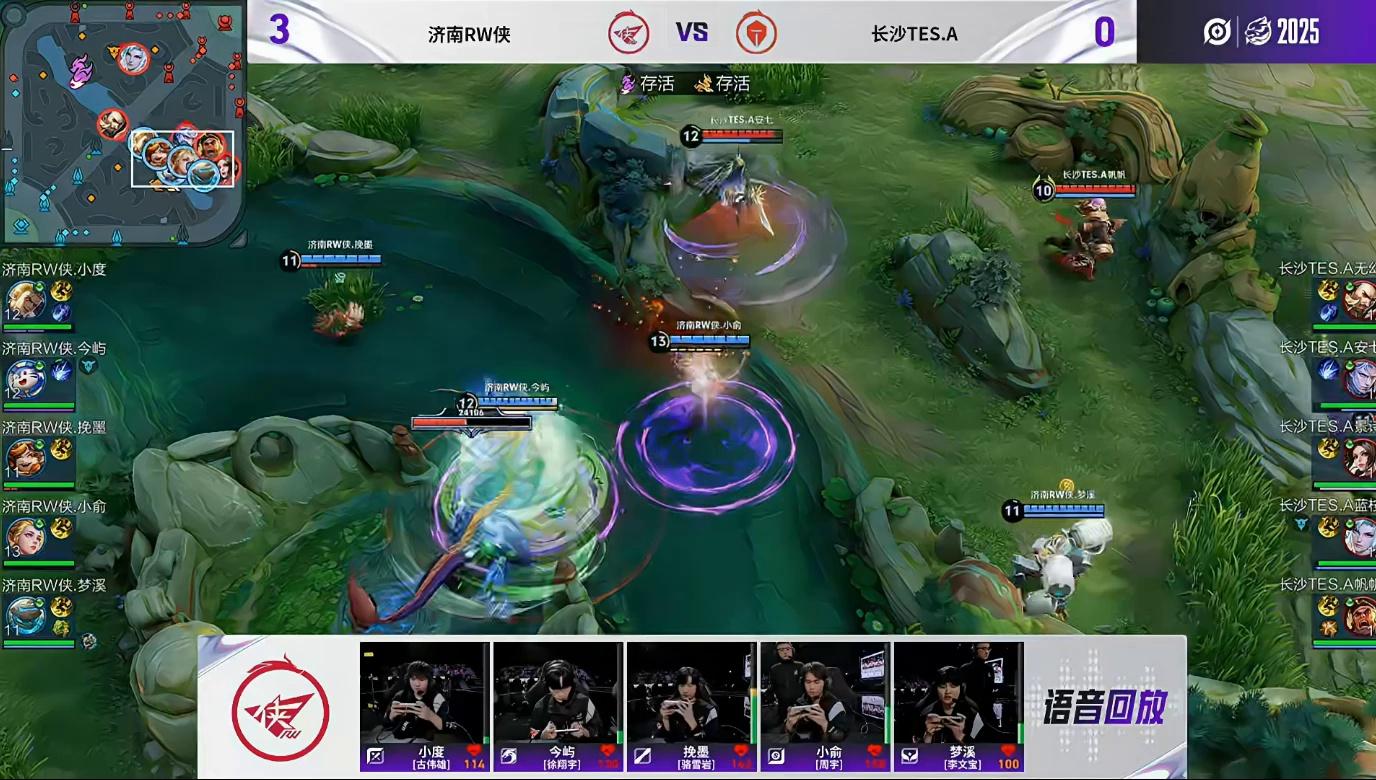Open 小度's player camera thumbnail
Screen dimensions: 1376x780
(x=425, y=692)
